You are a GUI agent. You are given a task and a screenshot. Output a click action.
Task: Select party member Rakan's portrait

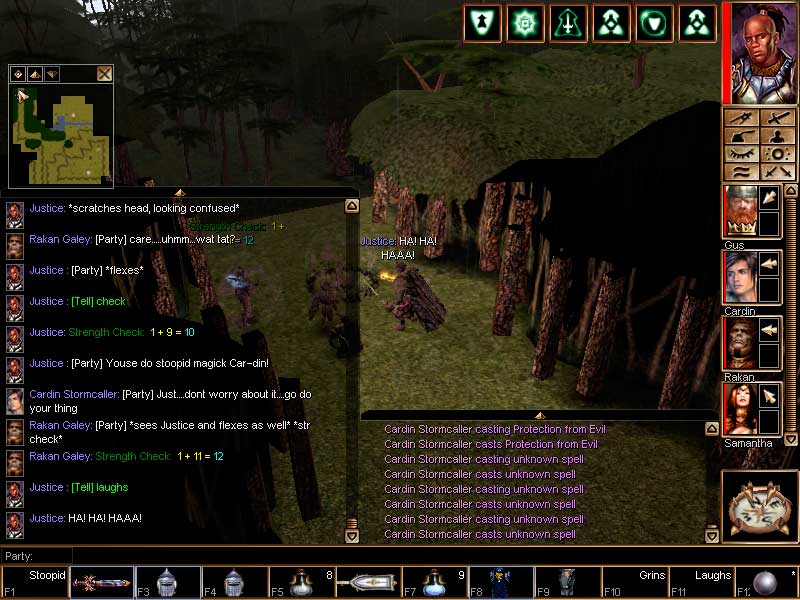740,343
